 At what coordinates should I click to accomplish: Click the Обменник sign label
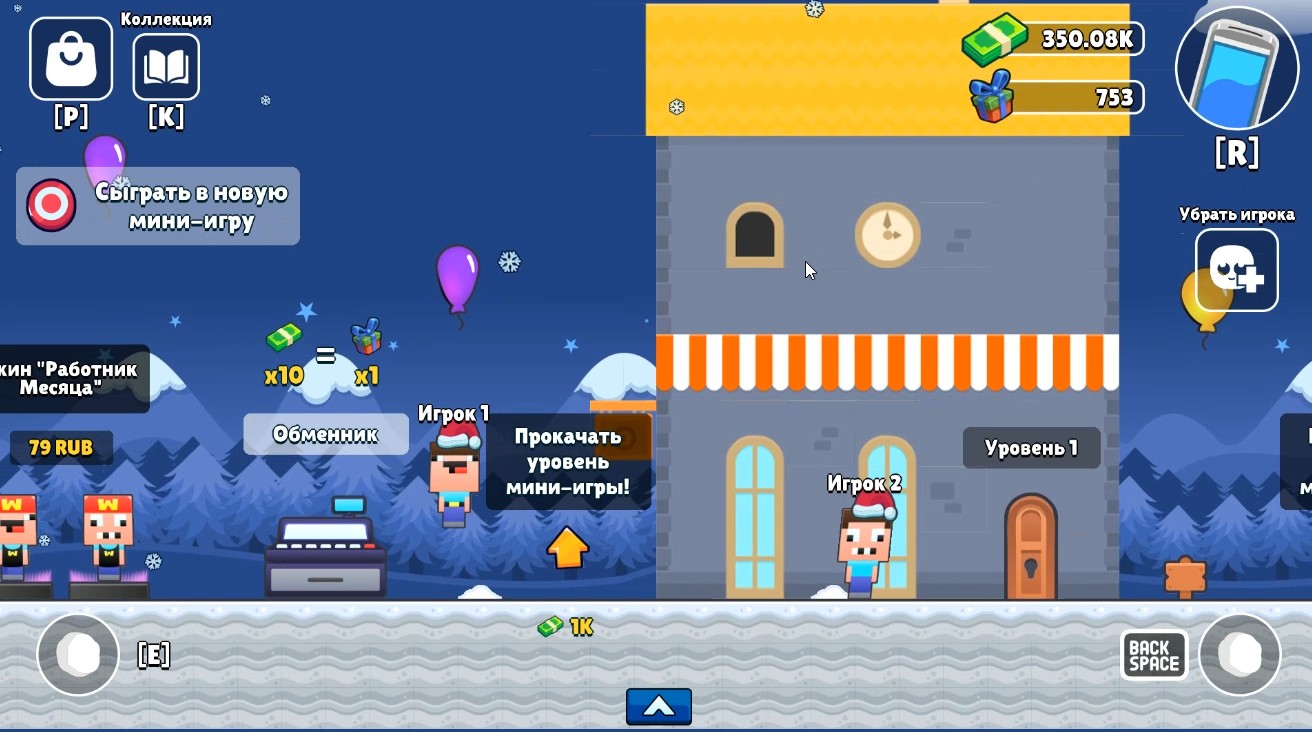(x=325, y=434)
